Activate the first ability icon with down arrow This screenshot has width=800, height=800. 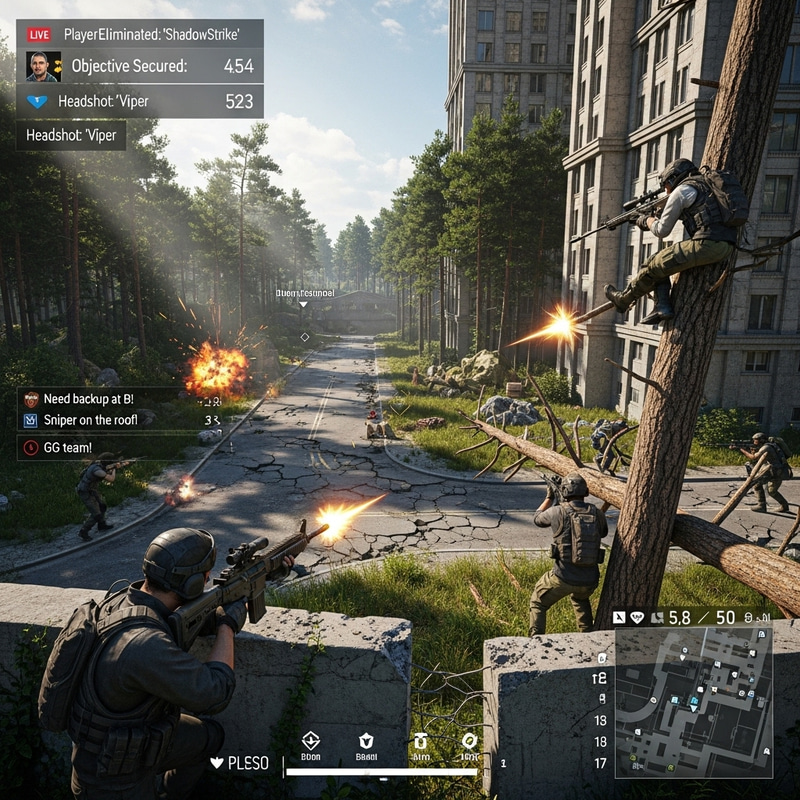(310, 741)
